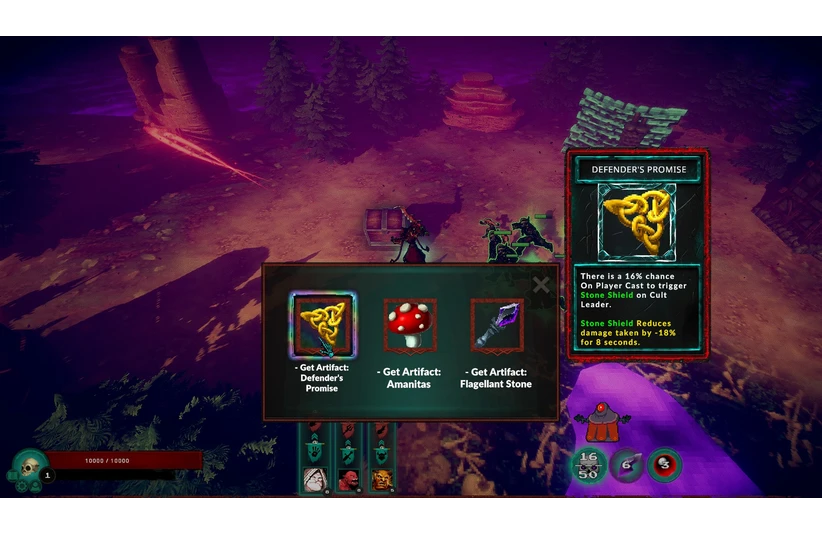Choose the Defender's Promise artifact

pyautogui.click(x=322, y=326)
